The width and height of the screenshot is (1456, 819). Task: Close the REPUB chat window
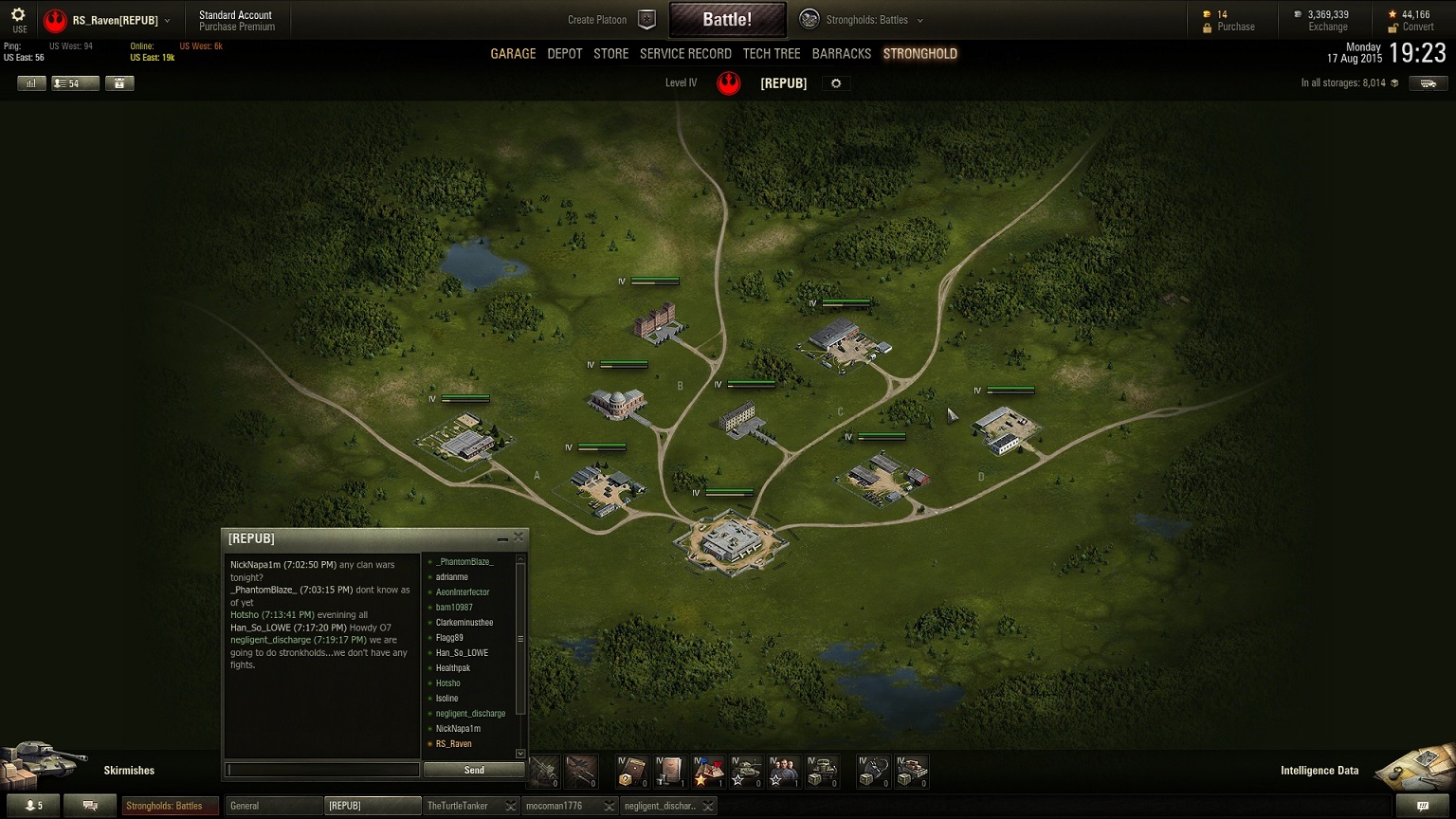coord(519,537)
